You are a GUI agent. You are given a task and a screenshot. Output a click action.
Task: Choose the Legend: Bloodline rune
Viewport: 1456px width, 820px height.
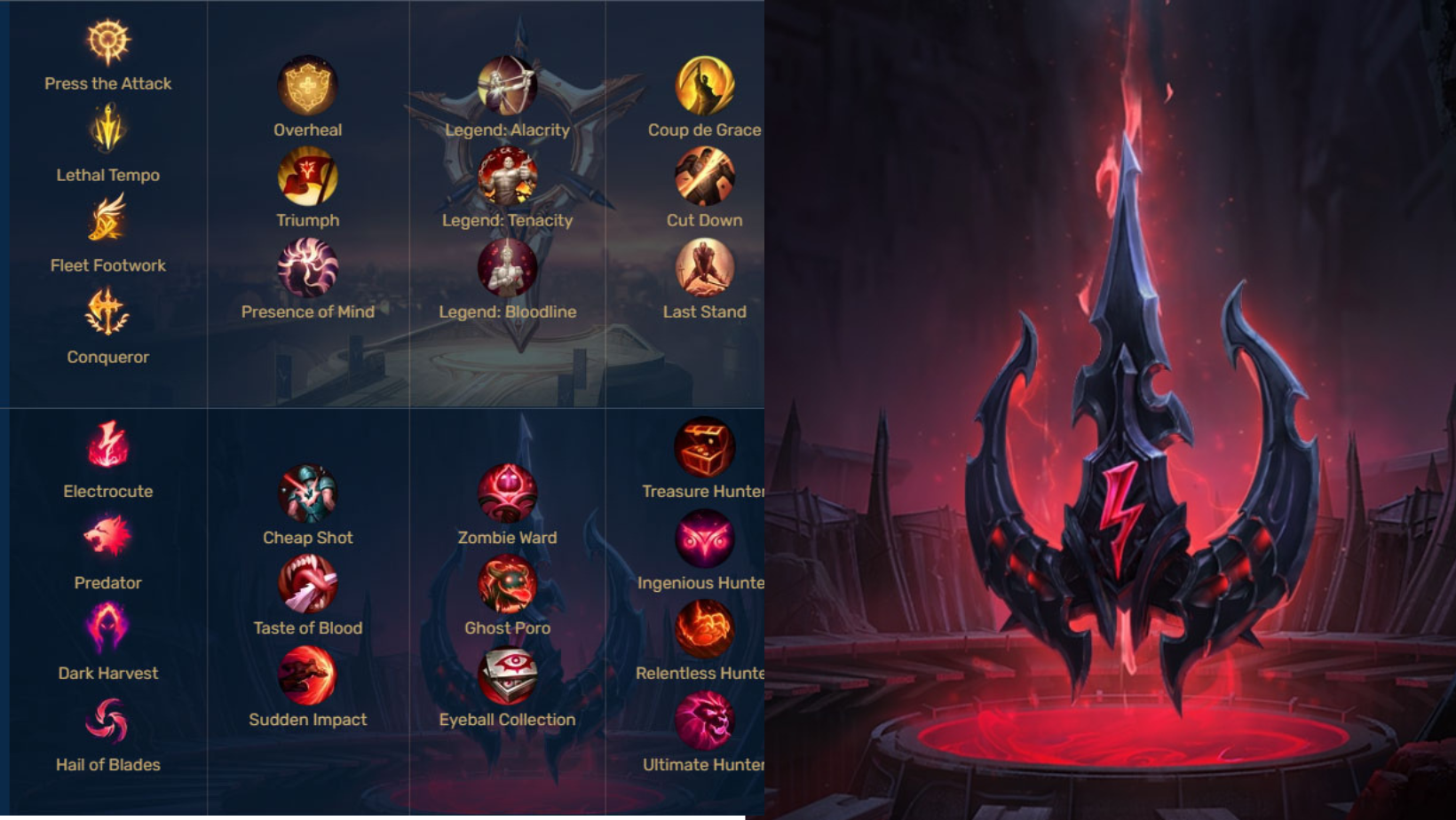(507, 268)
